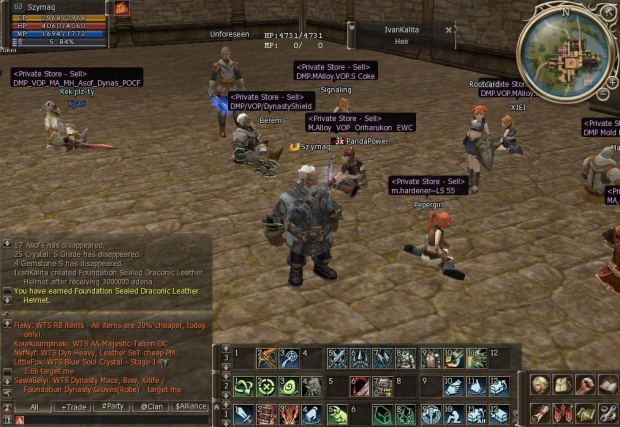Screen dimensions: 620x427
Task: Open the inventory bag icon
Action: click(x=562, y=386)
